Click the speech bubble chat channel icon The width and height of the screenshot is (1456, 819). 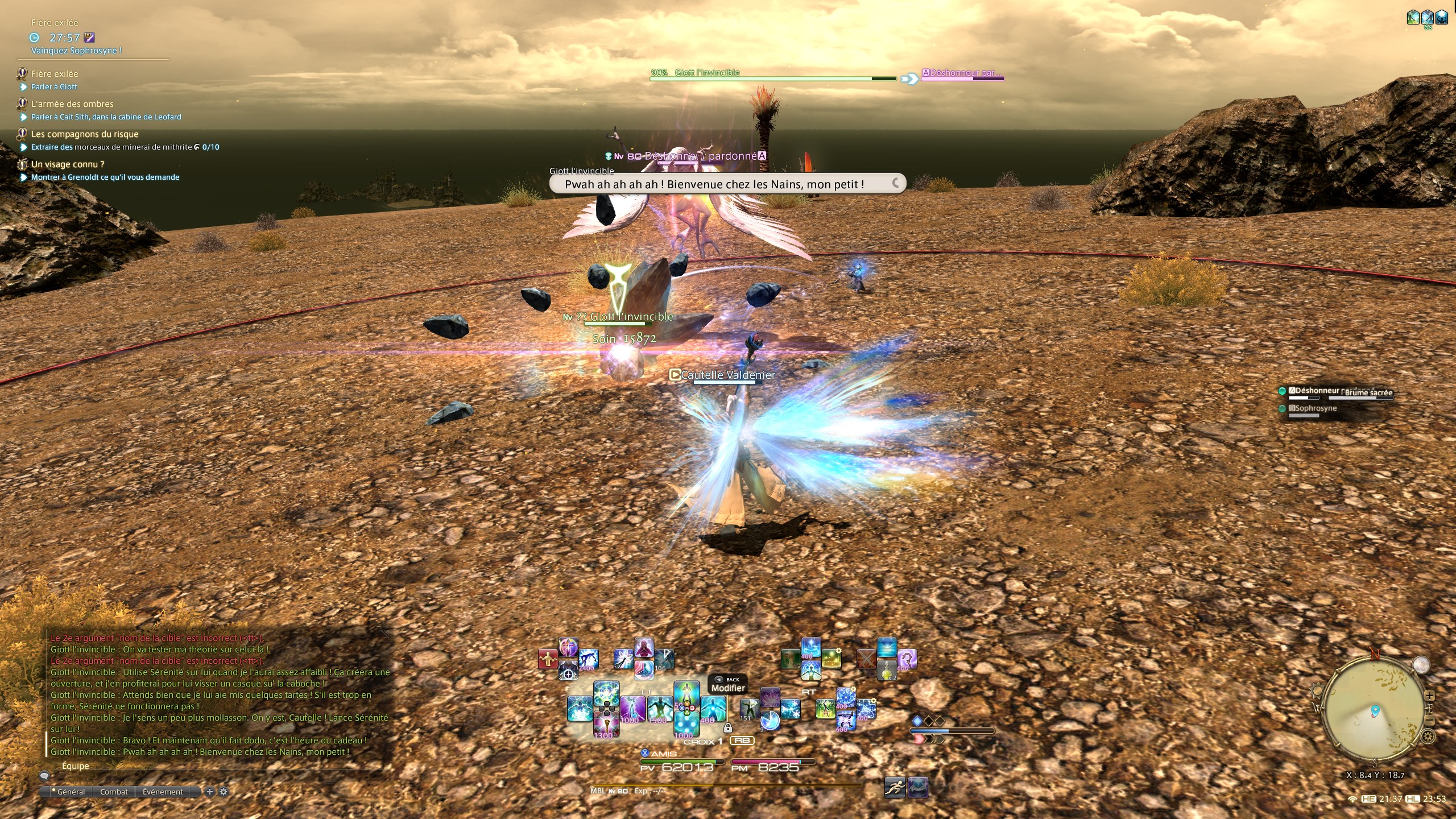point(44,776)
